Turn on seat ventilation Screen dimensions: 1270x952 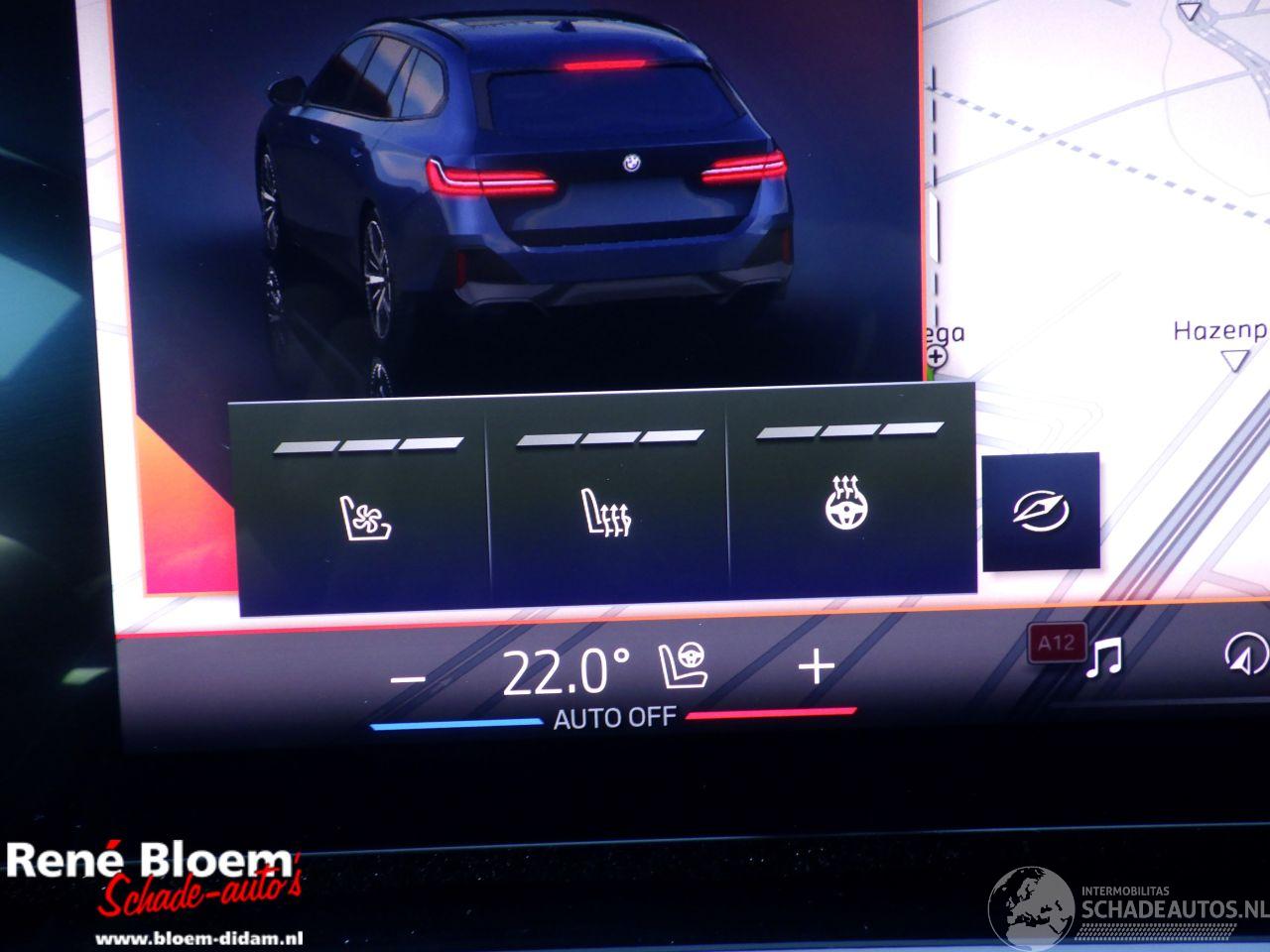[x=361, y=518]
